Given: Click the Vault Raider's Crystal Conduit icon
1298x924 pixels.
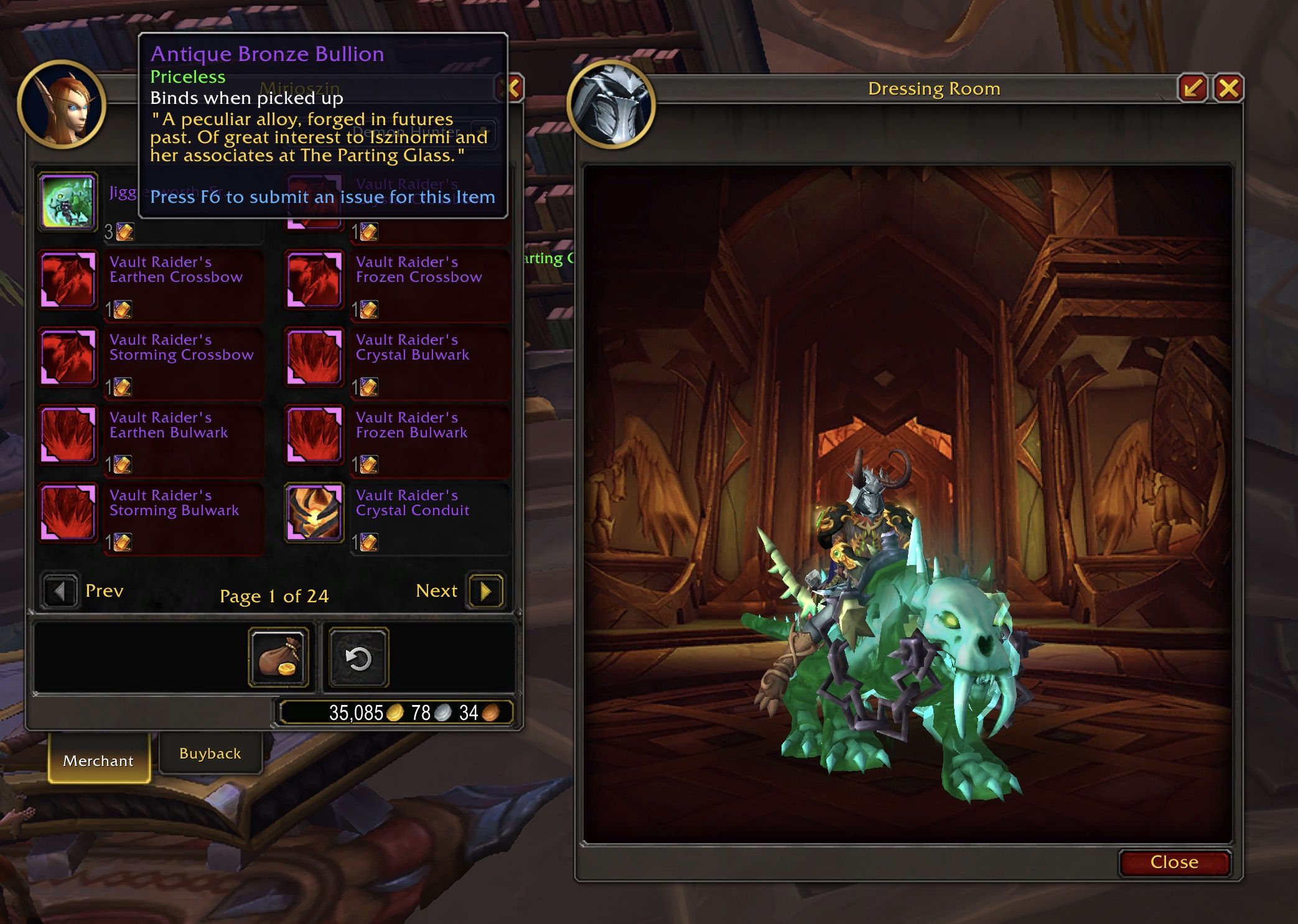Looking at the screenshot, I should [314, 513].
